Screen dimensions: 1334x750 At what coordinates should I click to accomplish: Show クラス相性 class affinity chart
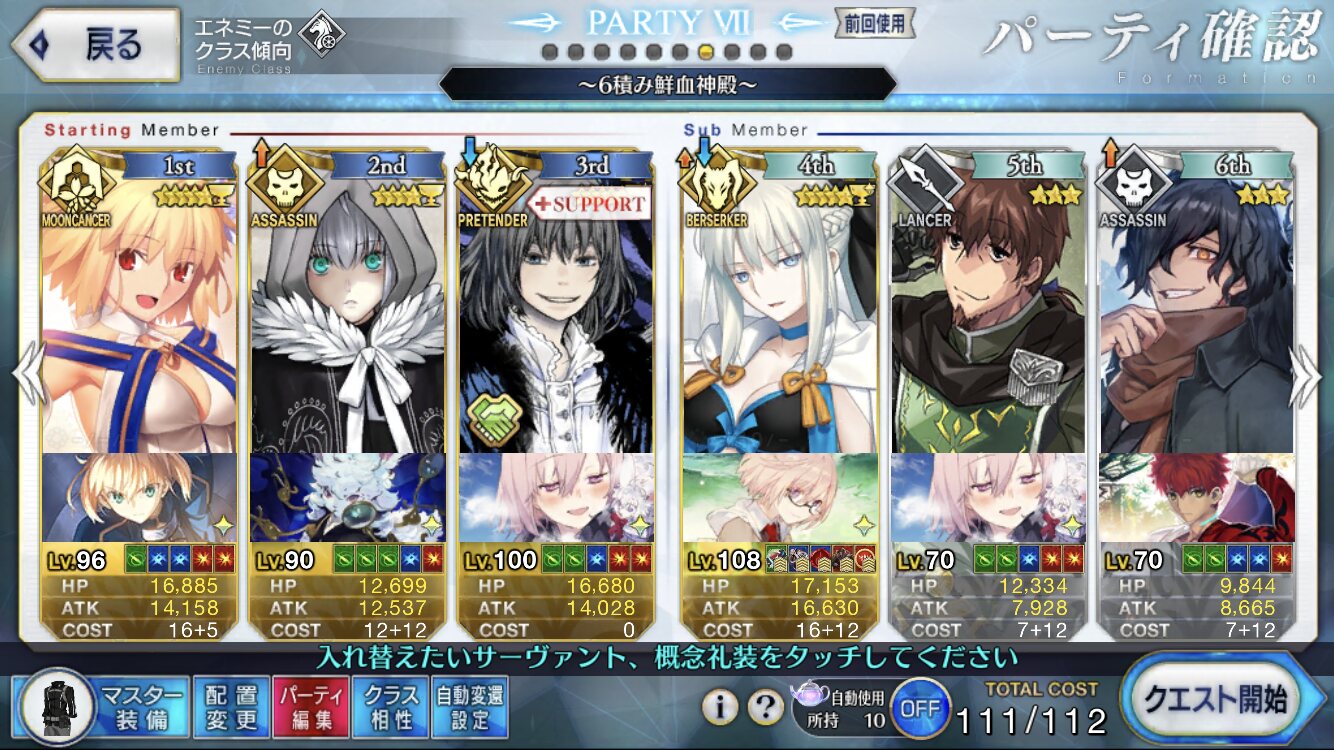[391, 706]
